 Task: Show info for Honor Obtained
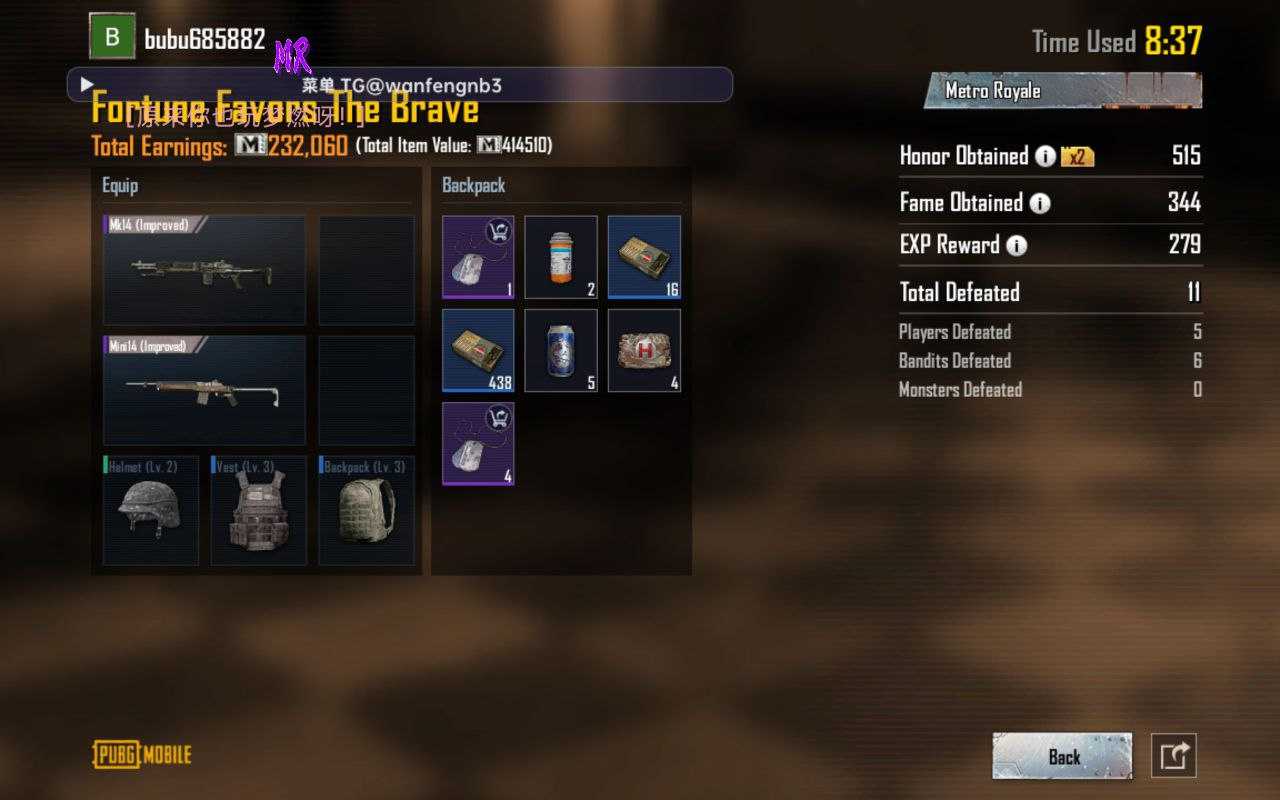point(1045,157)
